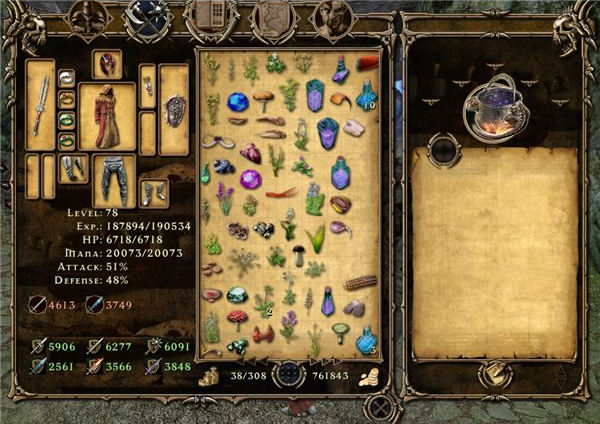
Task: Open the crossed axes inventory tab
Action: 150,19
